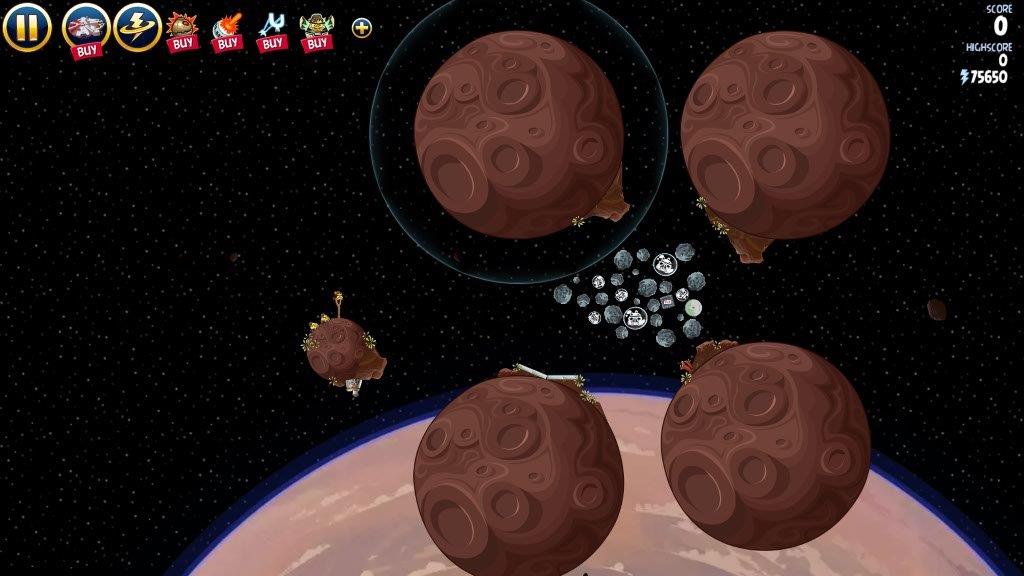Open the lightning bolt power-ups button
Viewport: 1024px width, 576px height.
137,27
